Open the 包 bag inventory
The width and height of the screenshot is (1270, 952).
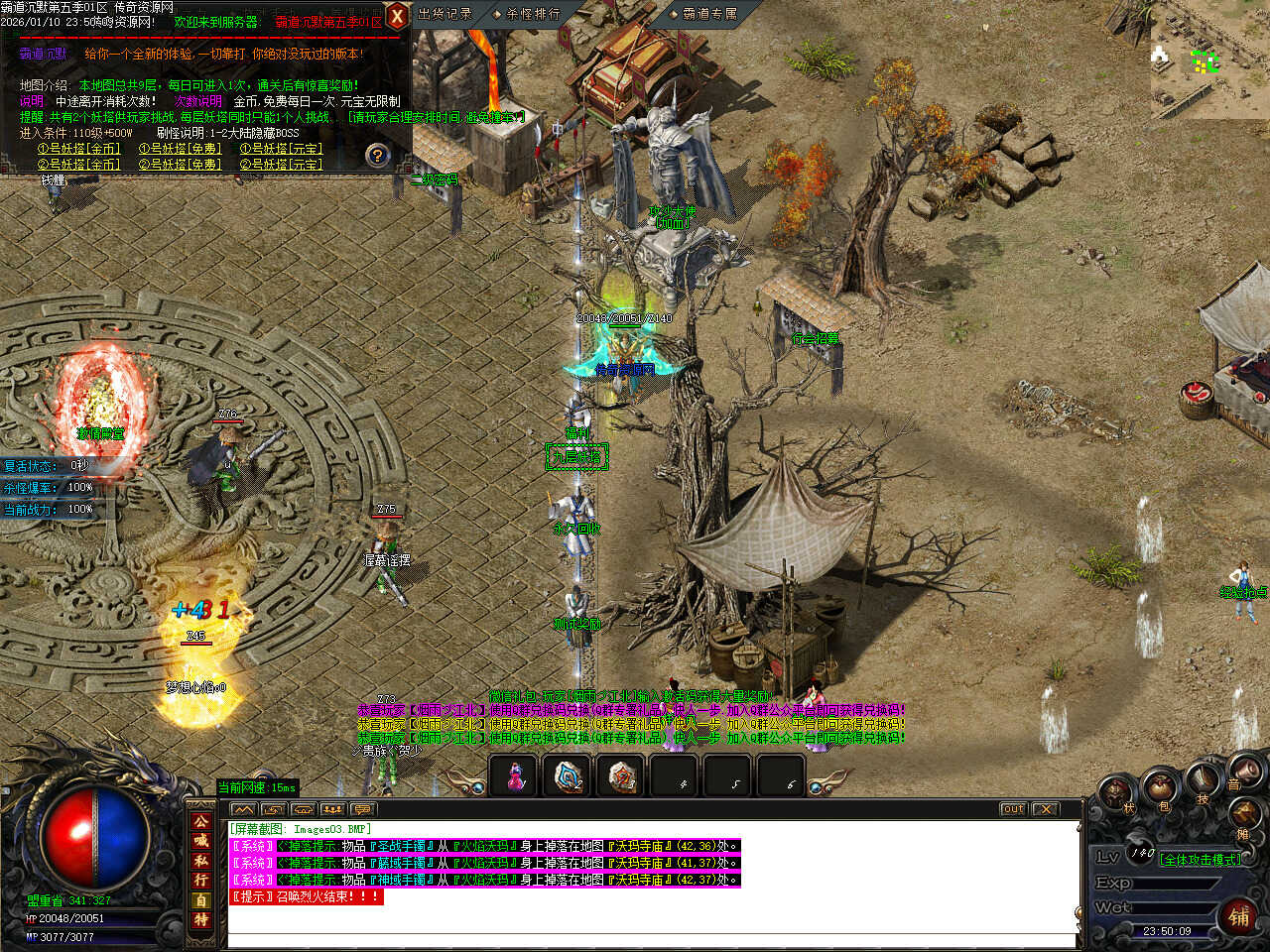(x=1158, y=791)
